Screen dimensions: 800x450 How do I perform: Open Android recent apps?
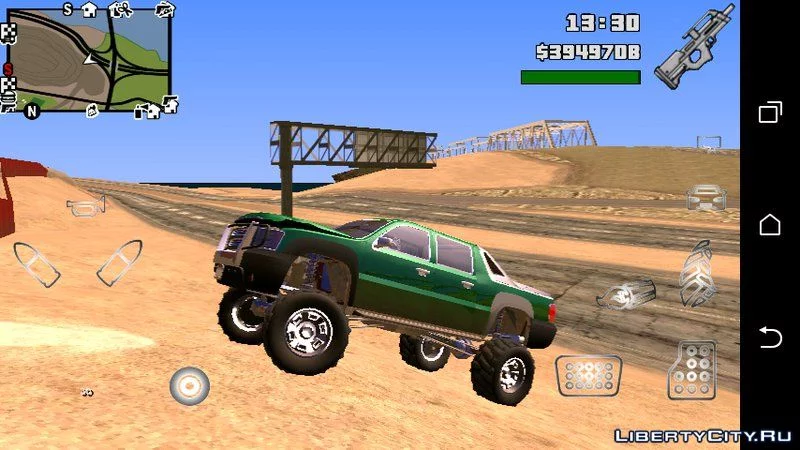pos(770,112)
